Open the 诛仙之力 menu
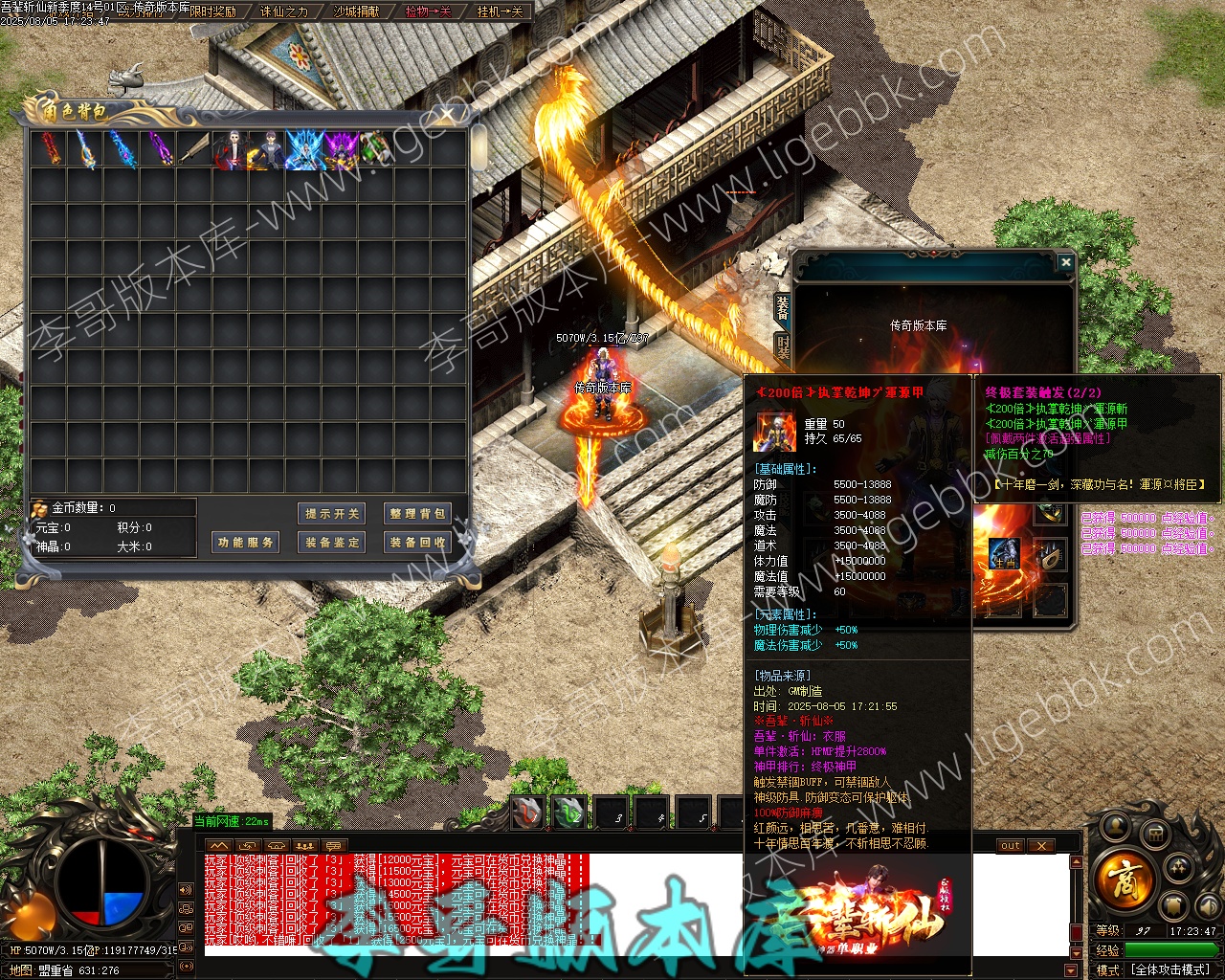The image size is (1225, 980). click(284, 11)
